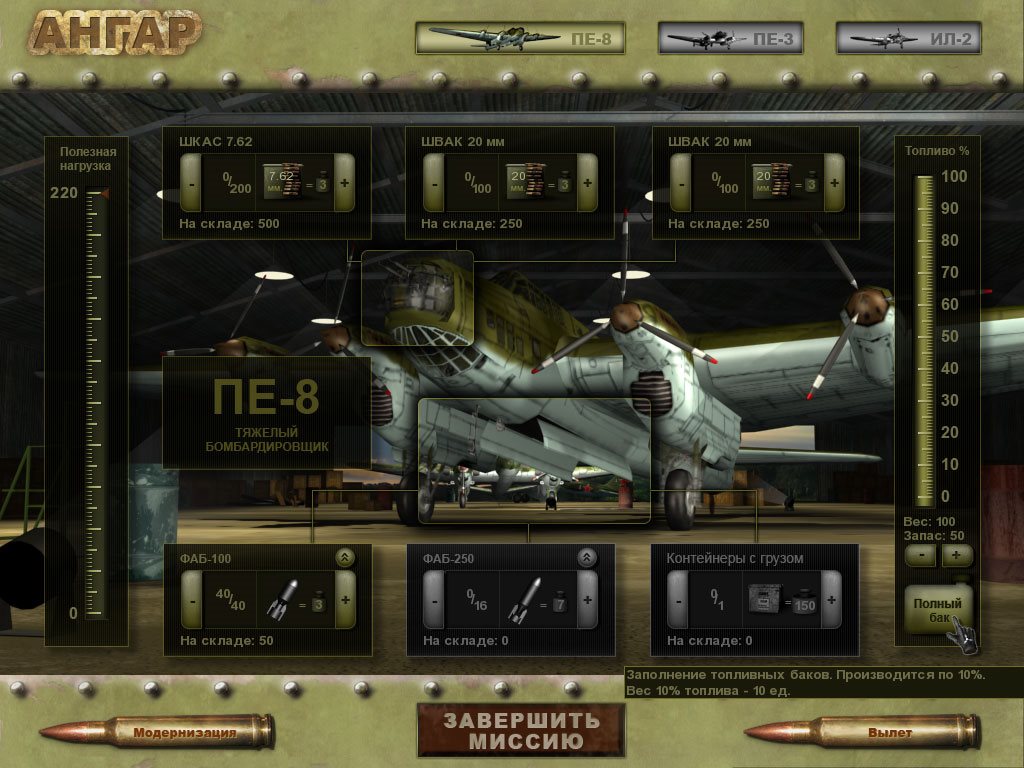Select the ПЕ-8 aircraft tab
Viewport: 1024px width, 768px height.
point(520,38)
